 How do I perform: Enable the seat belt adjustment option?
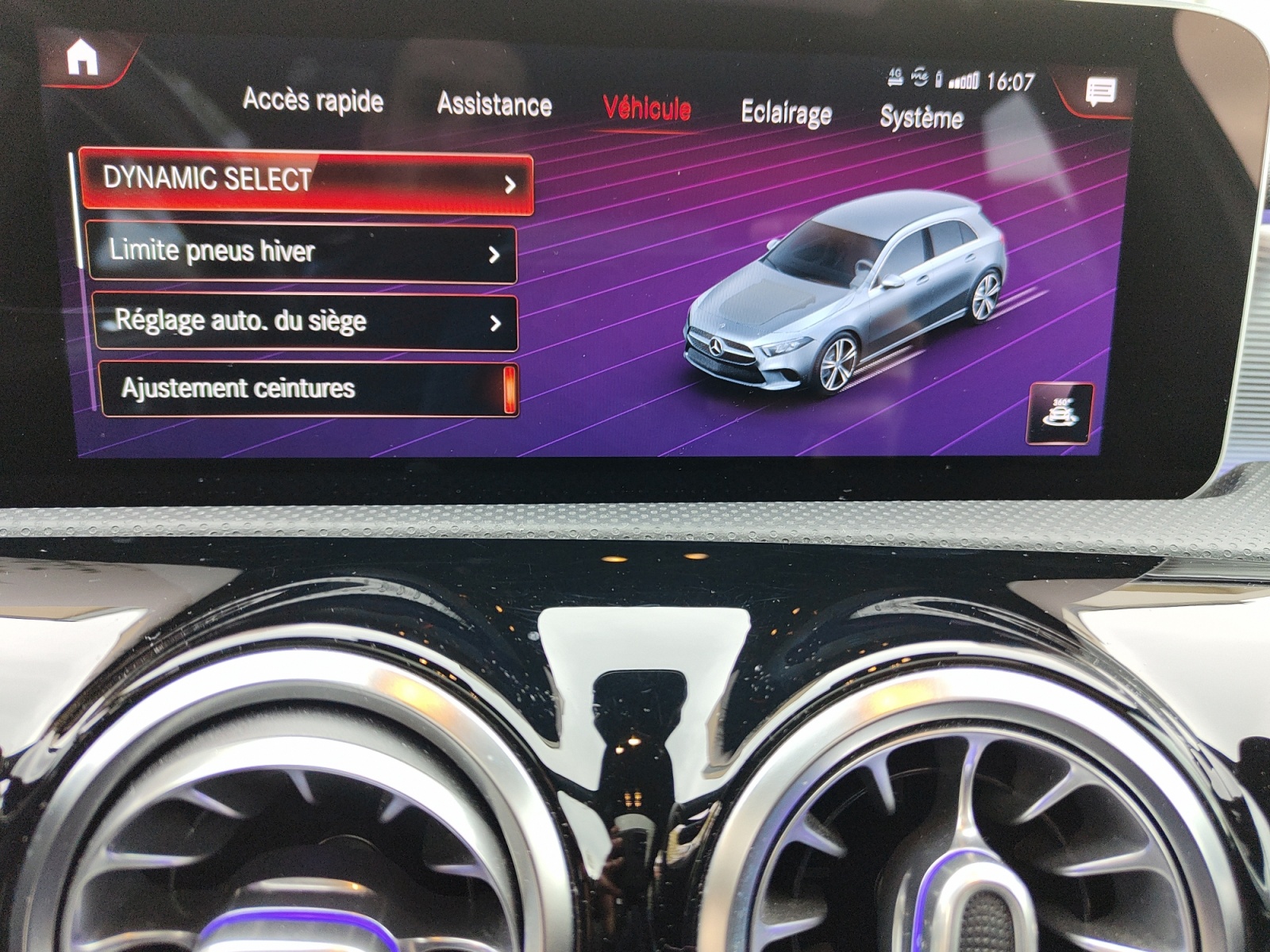pyautogui.click(x=306, y=388)
